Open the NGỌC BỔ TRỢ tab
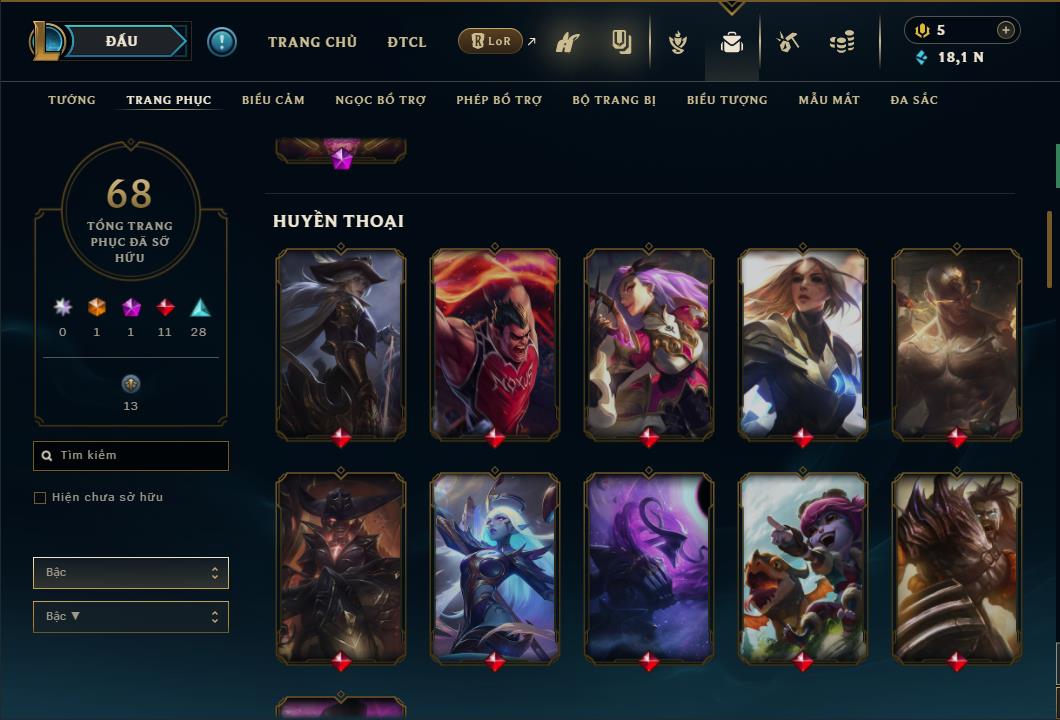1060x720 pixels. click(380, 100)
